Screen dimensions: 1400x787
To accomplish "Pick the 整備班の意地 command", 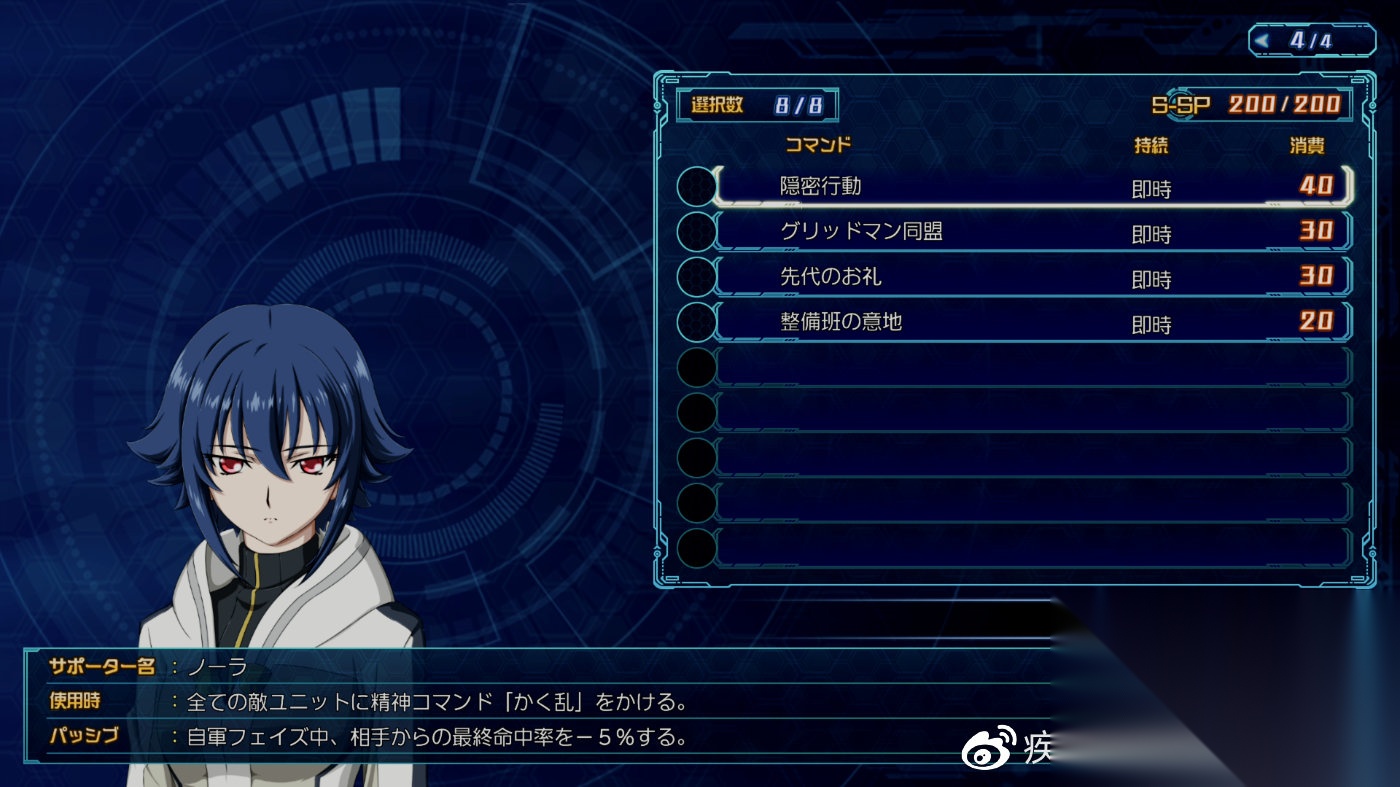I will point(1030,322).
